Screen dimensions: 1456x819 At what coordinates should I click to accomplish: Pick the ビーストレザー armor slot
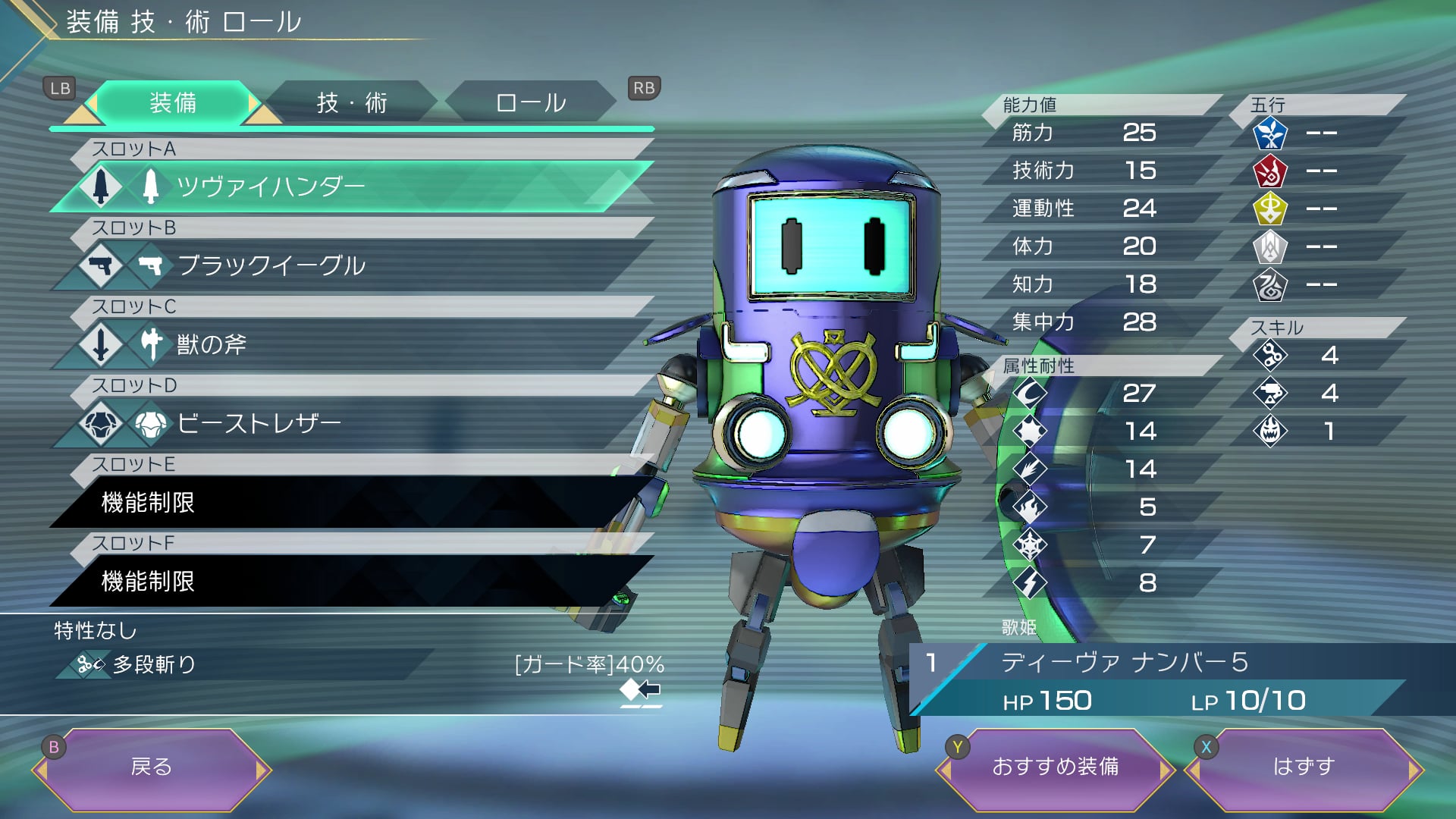click(x=349, y=423)
